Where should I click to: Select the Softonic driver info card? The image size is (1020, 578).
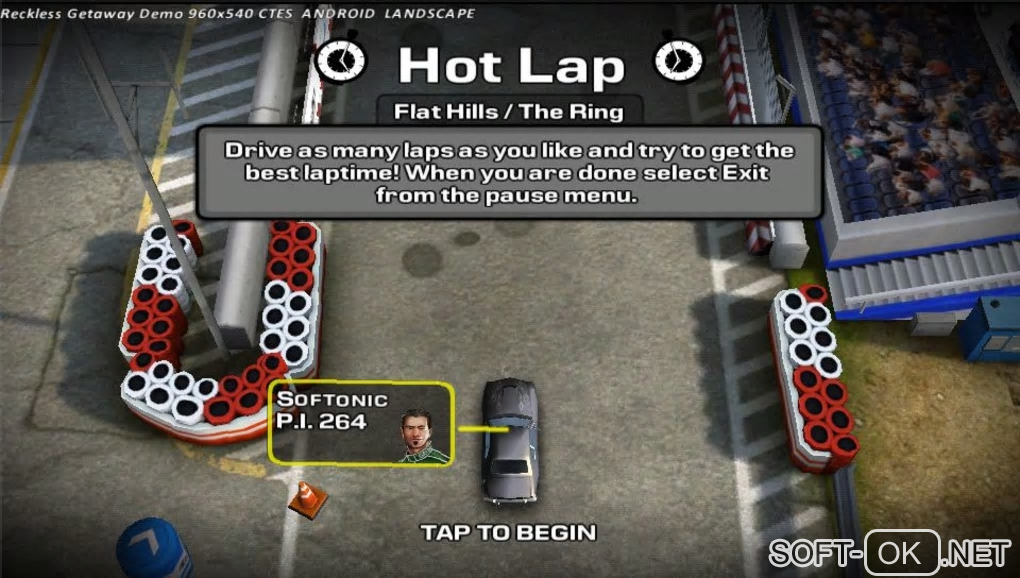click(x=360, y=424)
